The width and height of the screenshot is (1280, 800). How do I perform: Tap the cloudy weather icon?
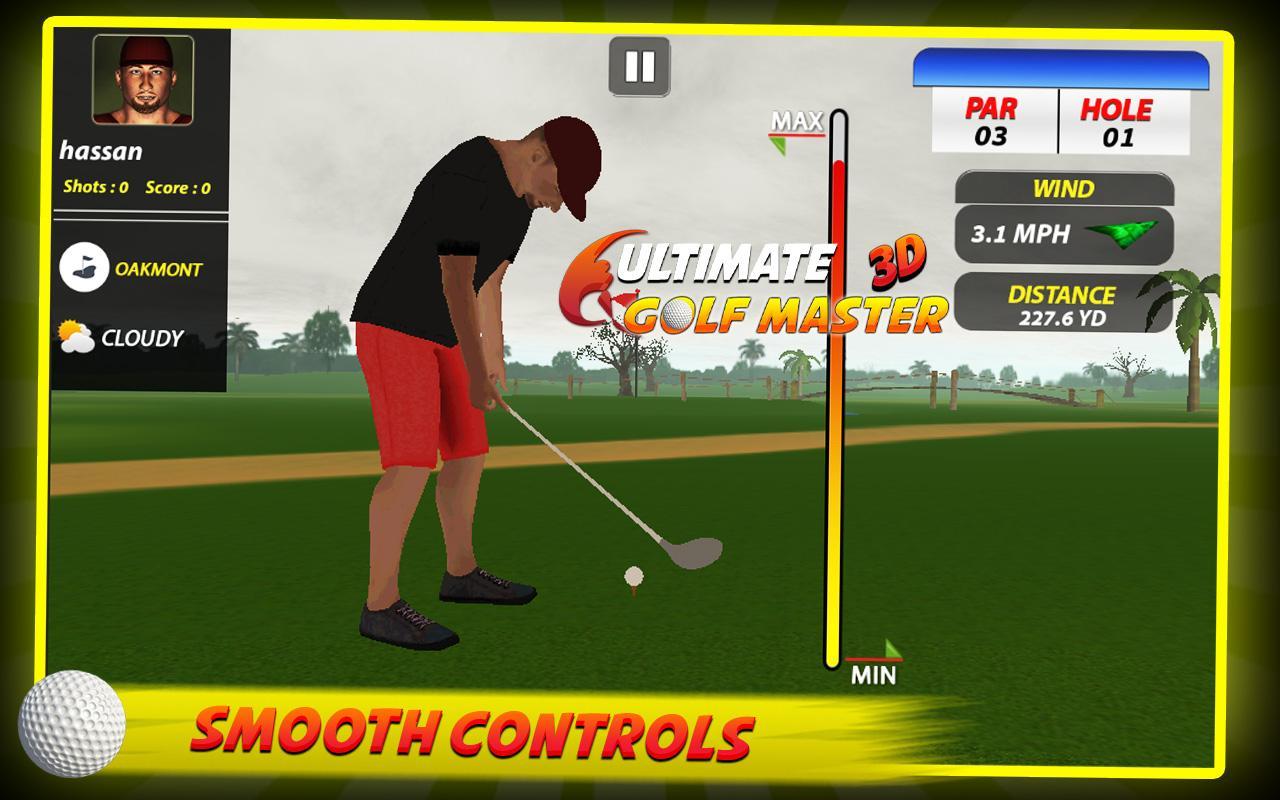click(75, 339)
